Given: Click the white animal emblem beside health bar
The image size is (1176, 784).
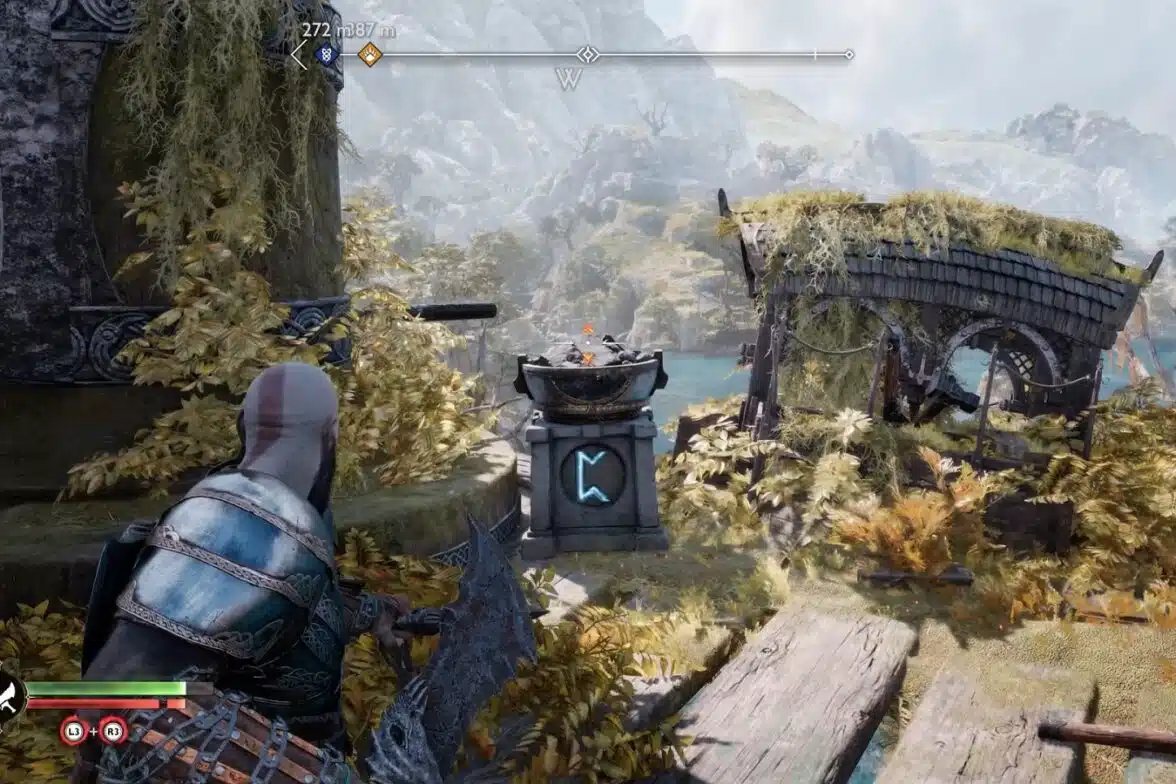Looking at the screenshot, I should [8, 694].
